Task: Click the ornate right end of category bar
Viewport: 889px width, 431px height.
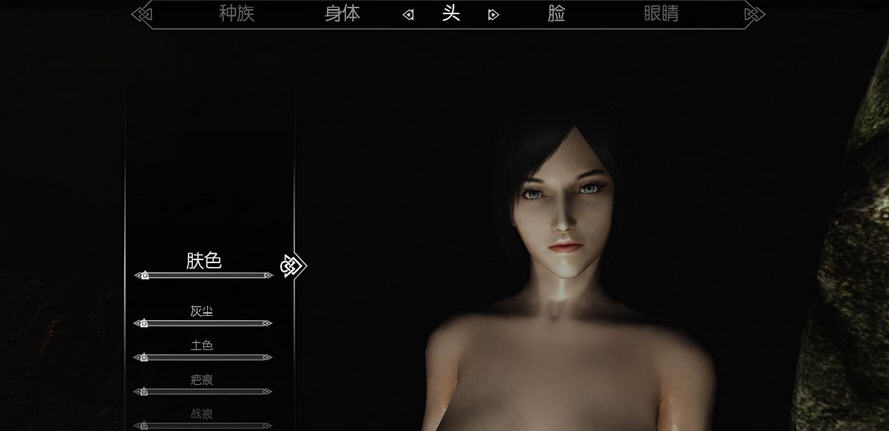Action: pos(757,14)
